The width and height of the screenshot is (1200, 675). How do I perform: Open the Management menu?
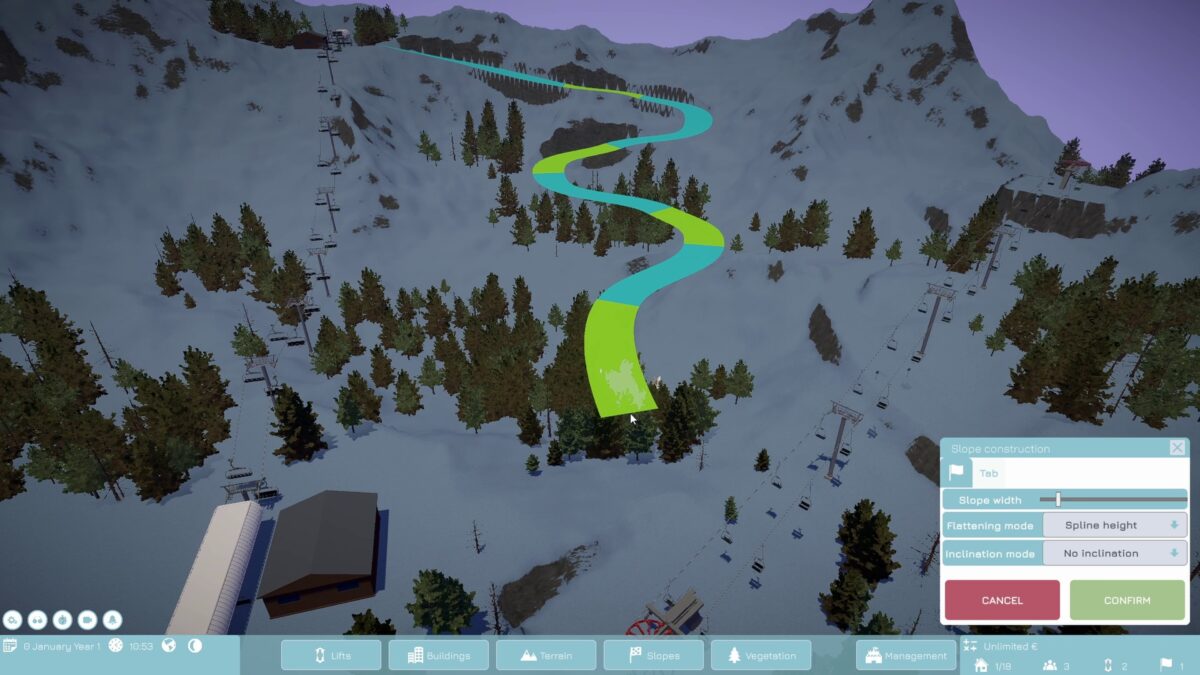(x=905, y=655)
